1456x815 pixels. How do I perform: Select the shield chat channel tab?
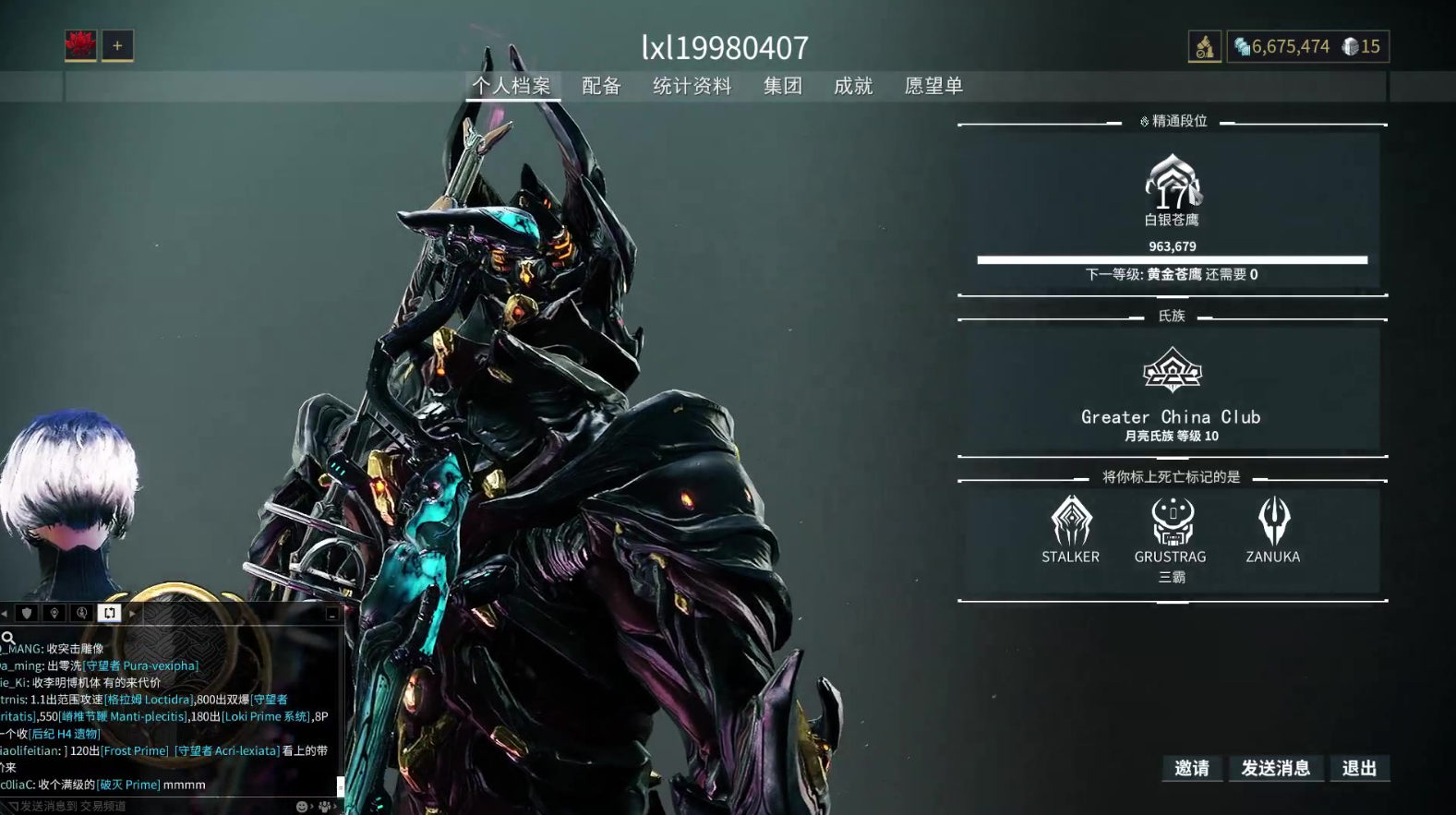click(27, 613)
